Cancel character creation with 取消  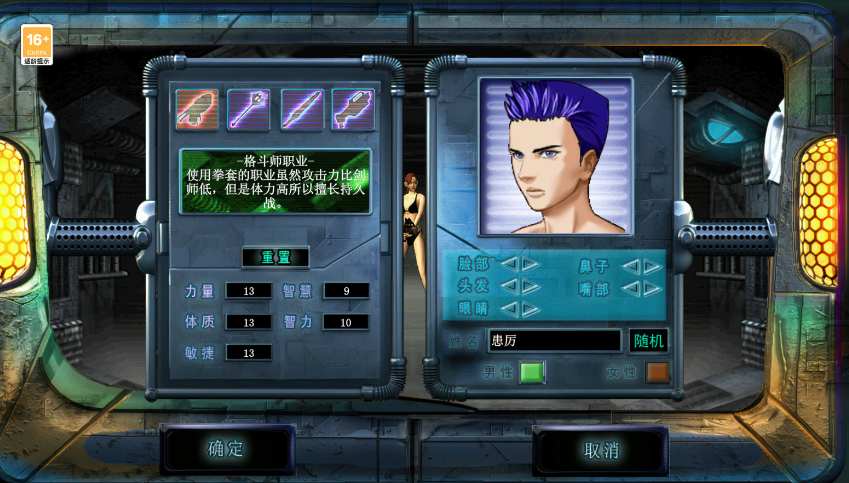tap(601, 450)
